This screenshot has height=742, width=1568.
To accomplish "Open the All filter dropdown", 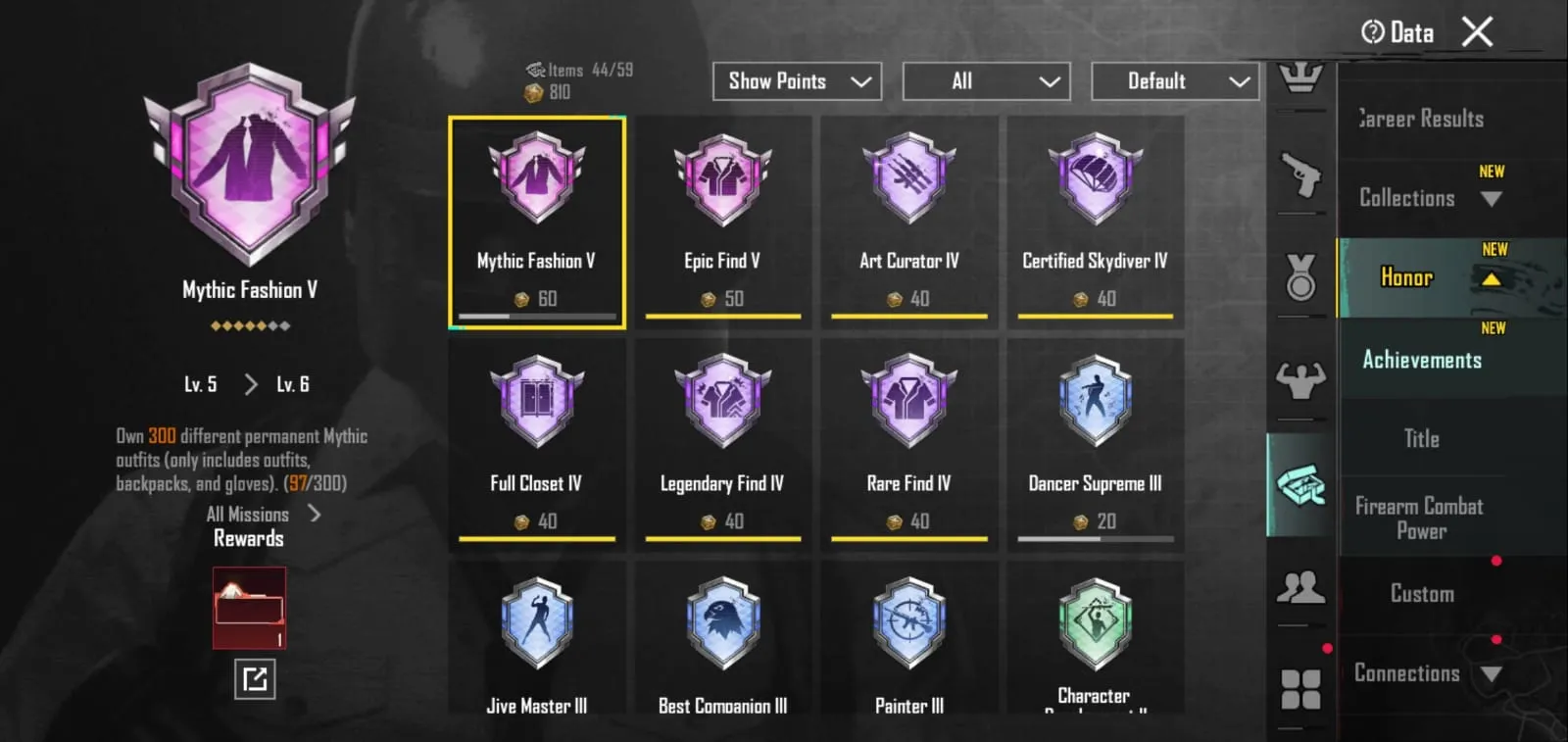I will tap(986, 81).
